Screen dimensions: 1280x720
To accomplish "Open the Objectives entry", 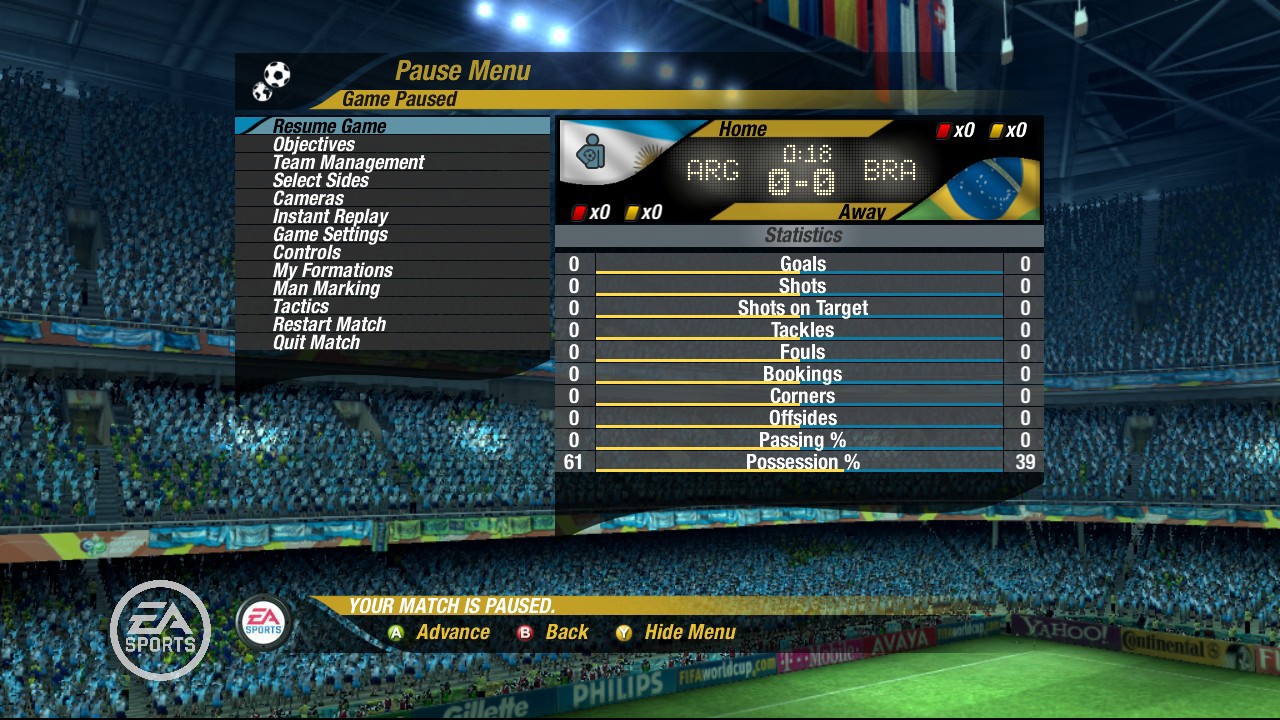I will (x=314, y=144).
